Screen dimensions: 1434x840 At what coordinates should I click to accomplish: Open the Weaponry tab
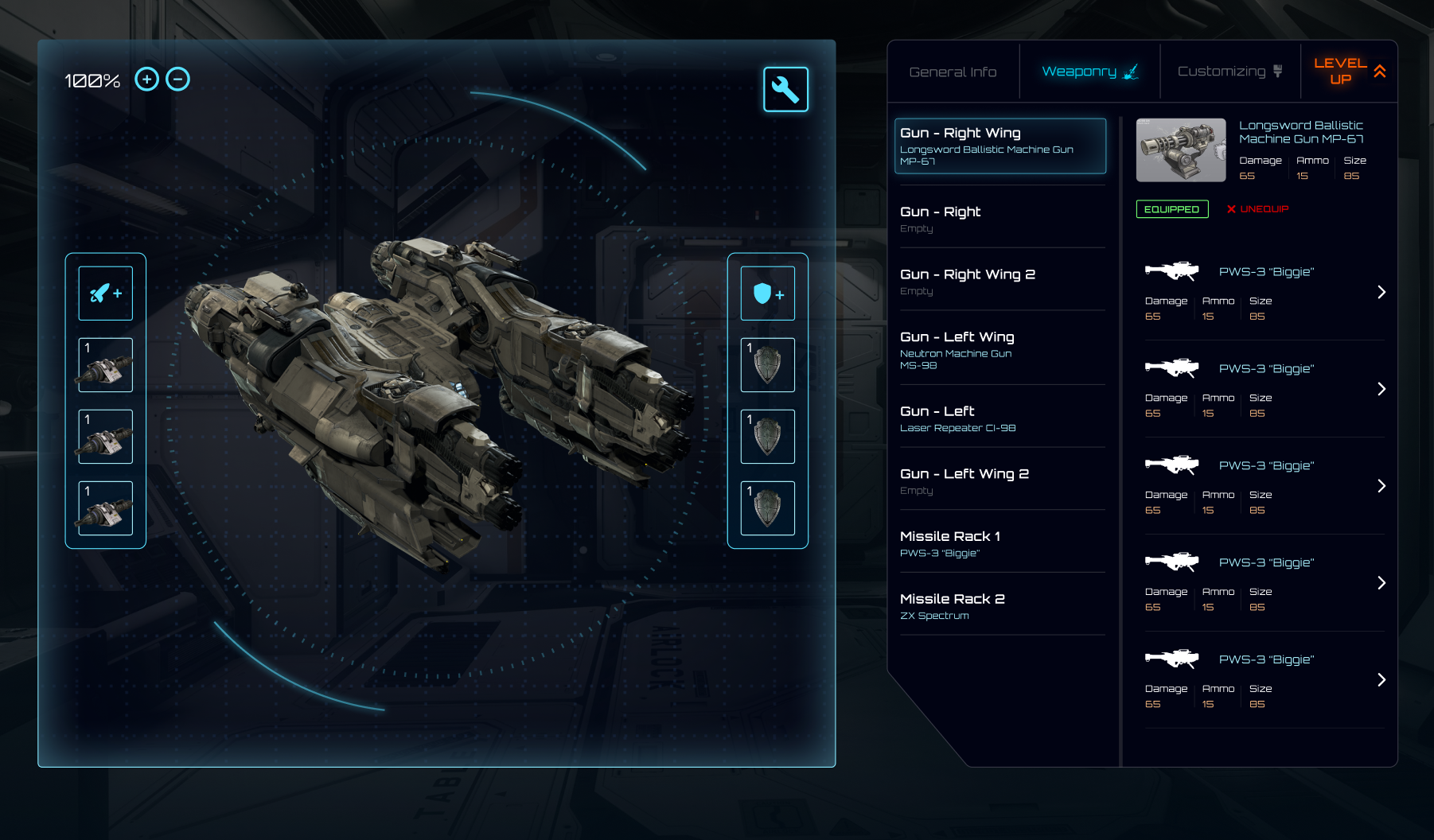1089,72
